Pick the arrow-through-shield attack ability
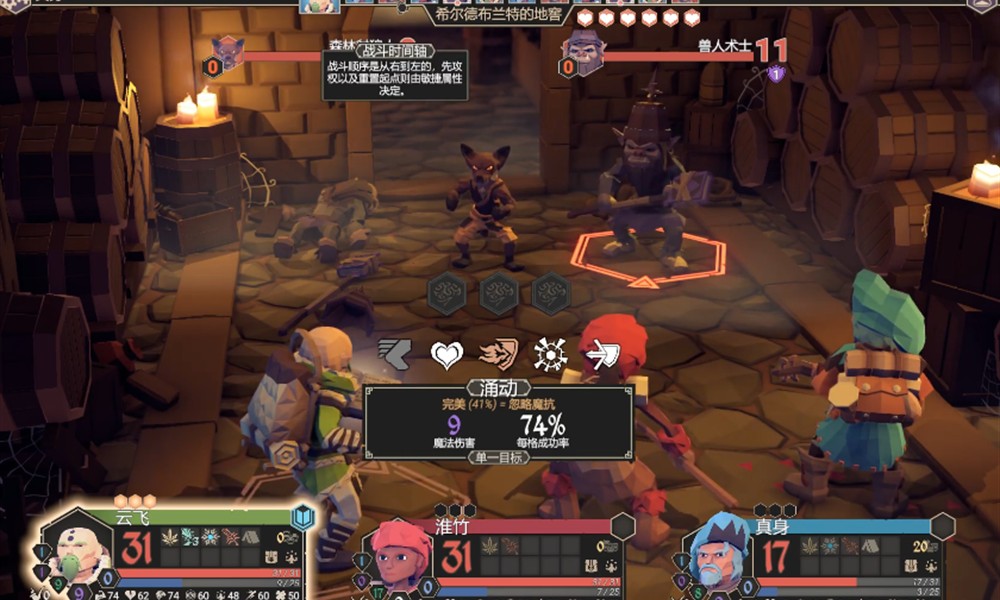The image size is (1000, 600). coord(602,354)
